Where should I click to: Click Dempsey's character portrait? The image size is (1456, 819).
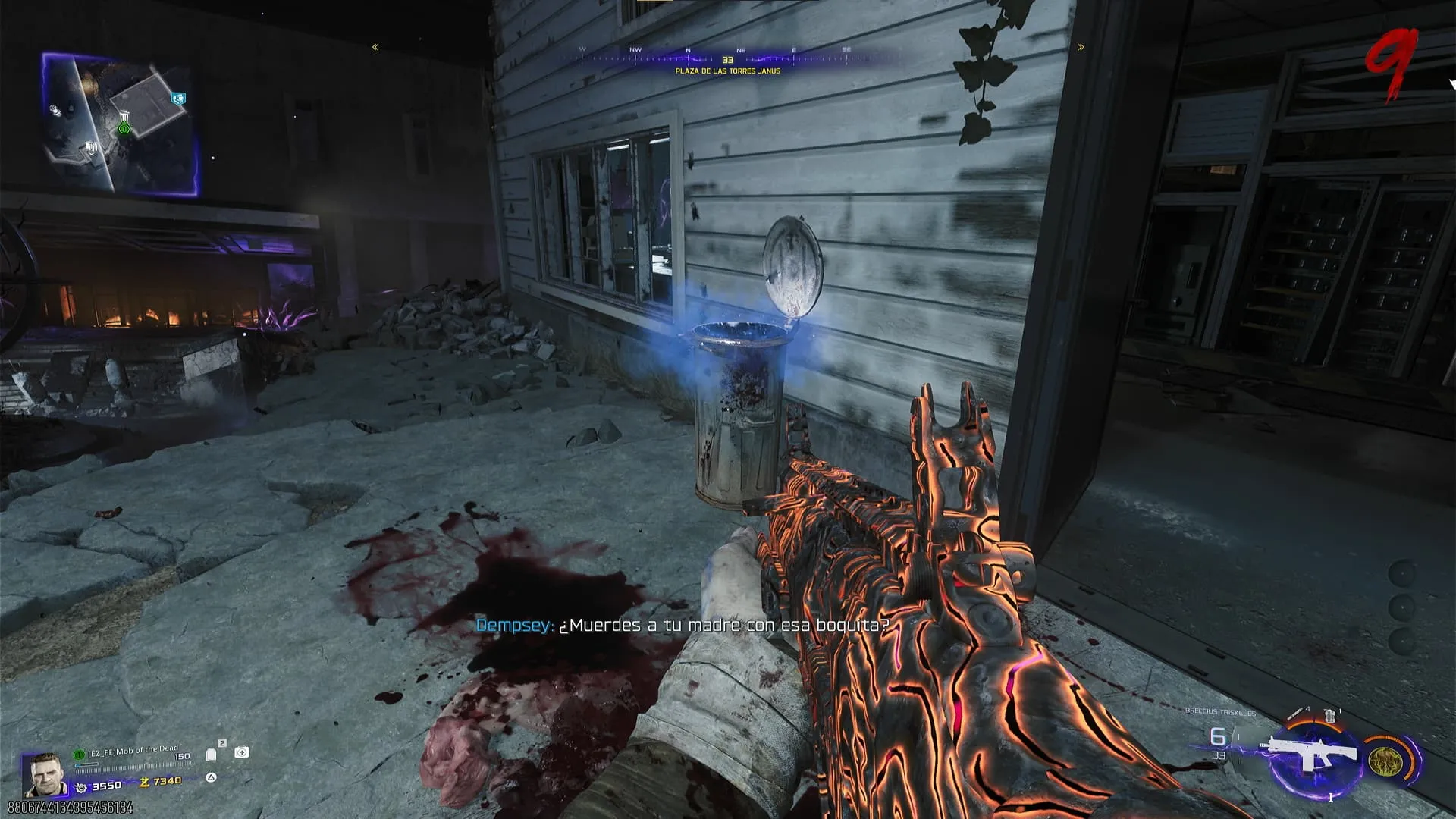42,774
